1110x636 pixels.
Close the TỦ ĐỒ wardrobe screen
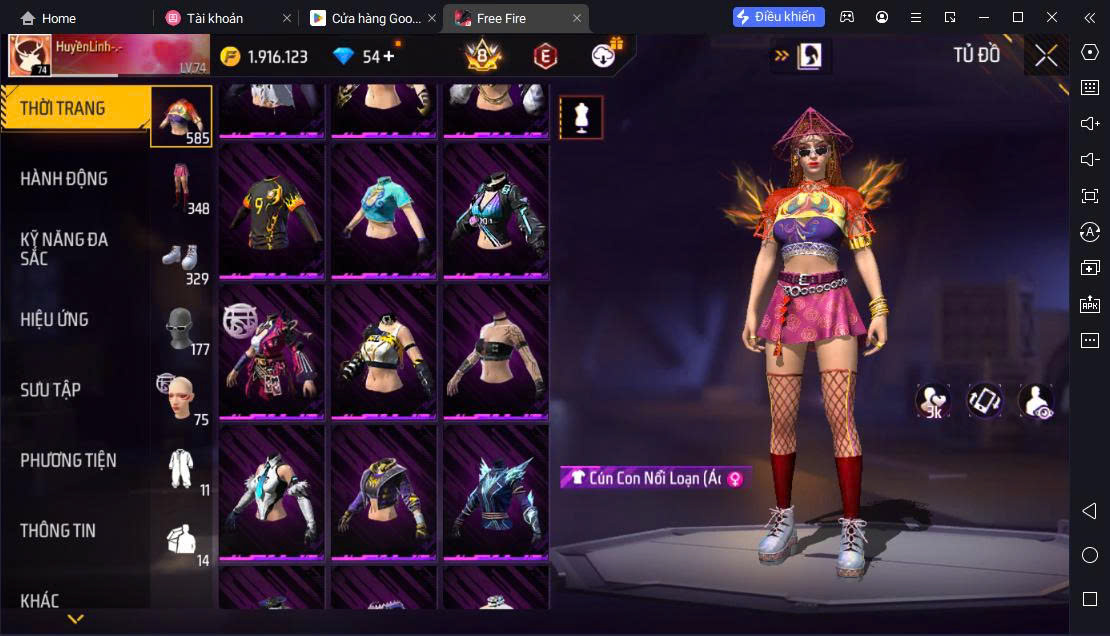point(1046,56)
